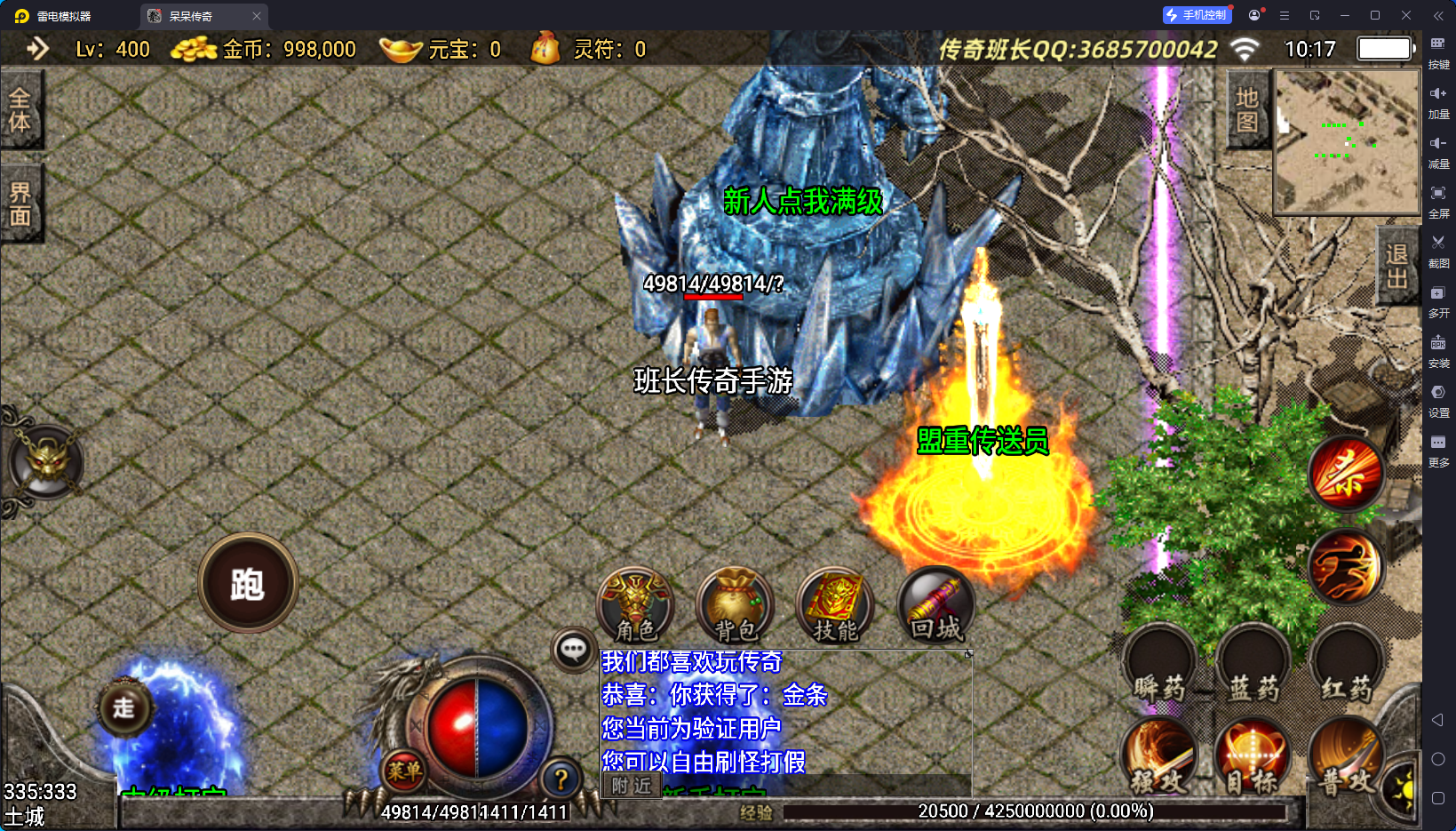
Task: Click the minimap in the corner
Action: (1347, 141)
